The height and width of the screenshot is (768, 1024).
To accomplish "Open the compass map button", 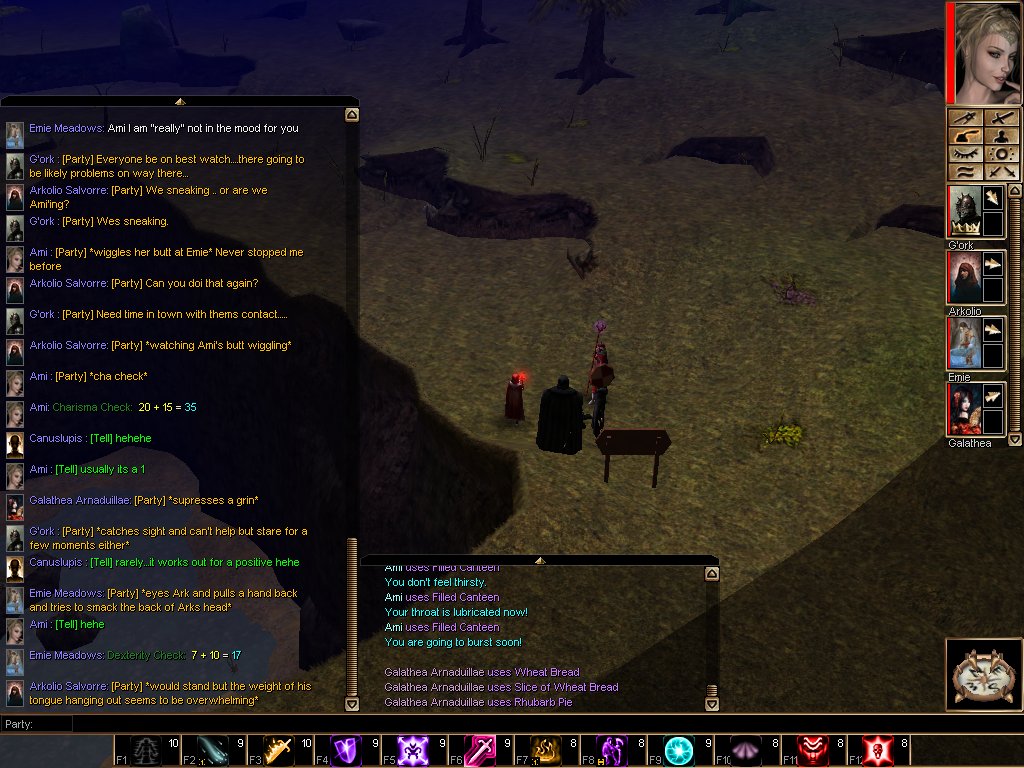I will (x=984, y=675).
